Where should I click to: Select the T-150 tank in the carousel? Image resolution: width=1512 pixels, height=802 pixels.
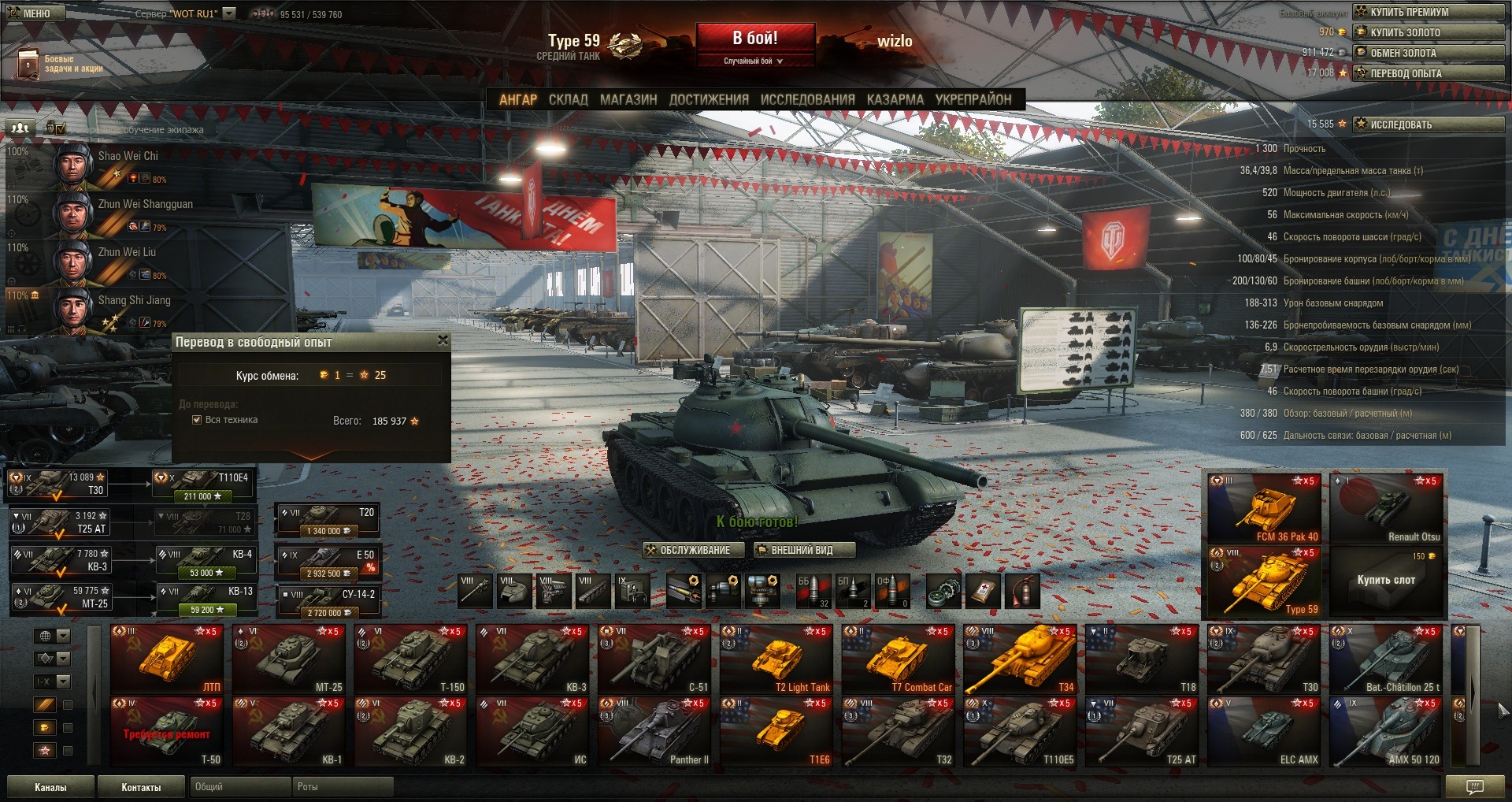409,660
